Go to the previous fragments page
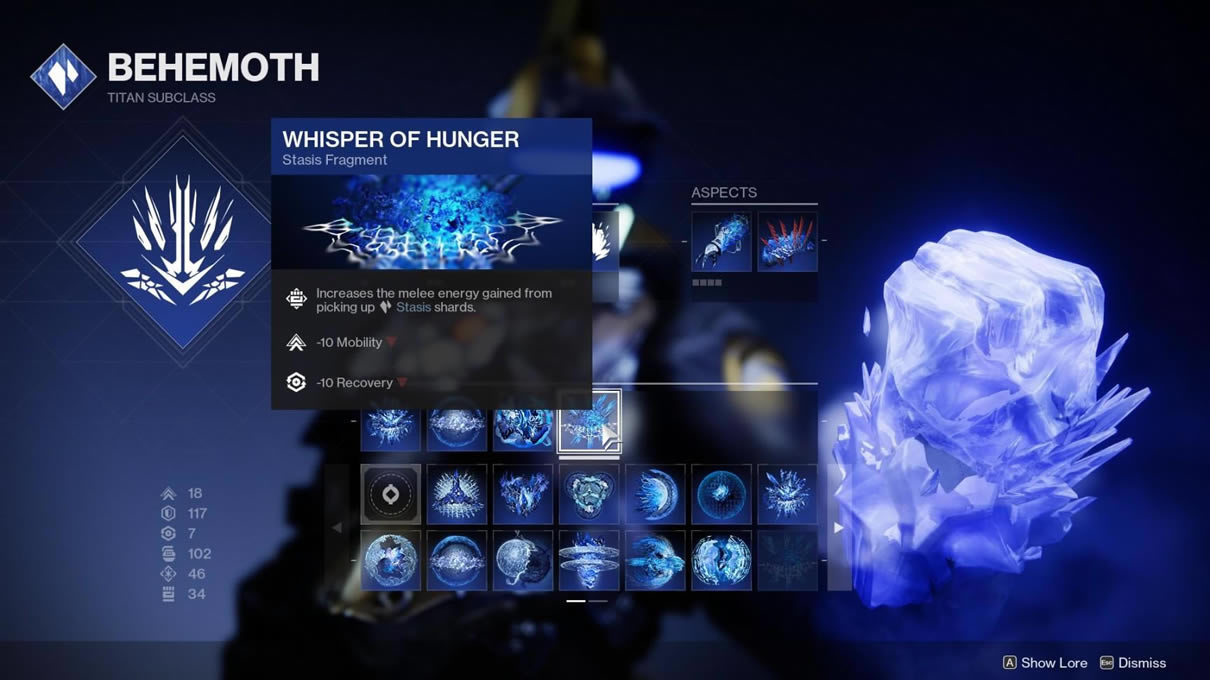 point(337,527)
